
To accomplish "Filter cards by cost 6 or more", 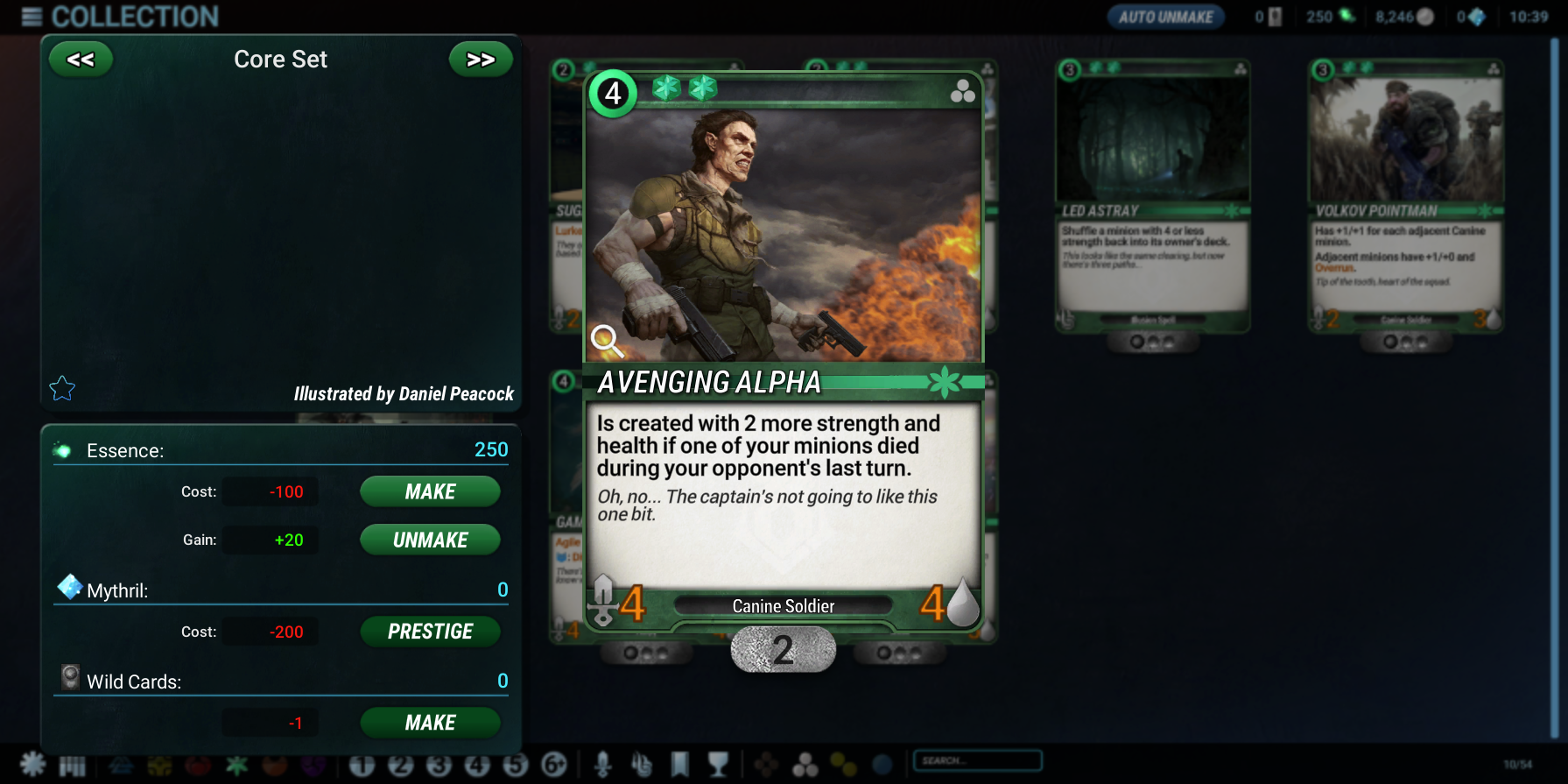I will tap(554, 765).
